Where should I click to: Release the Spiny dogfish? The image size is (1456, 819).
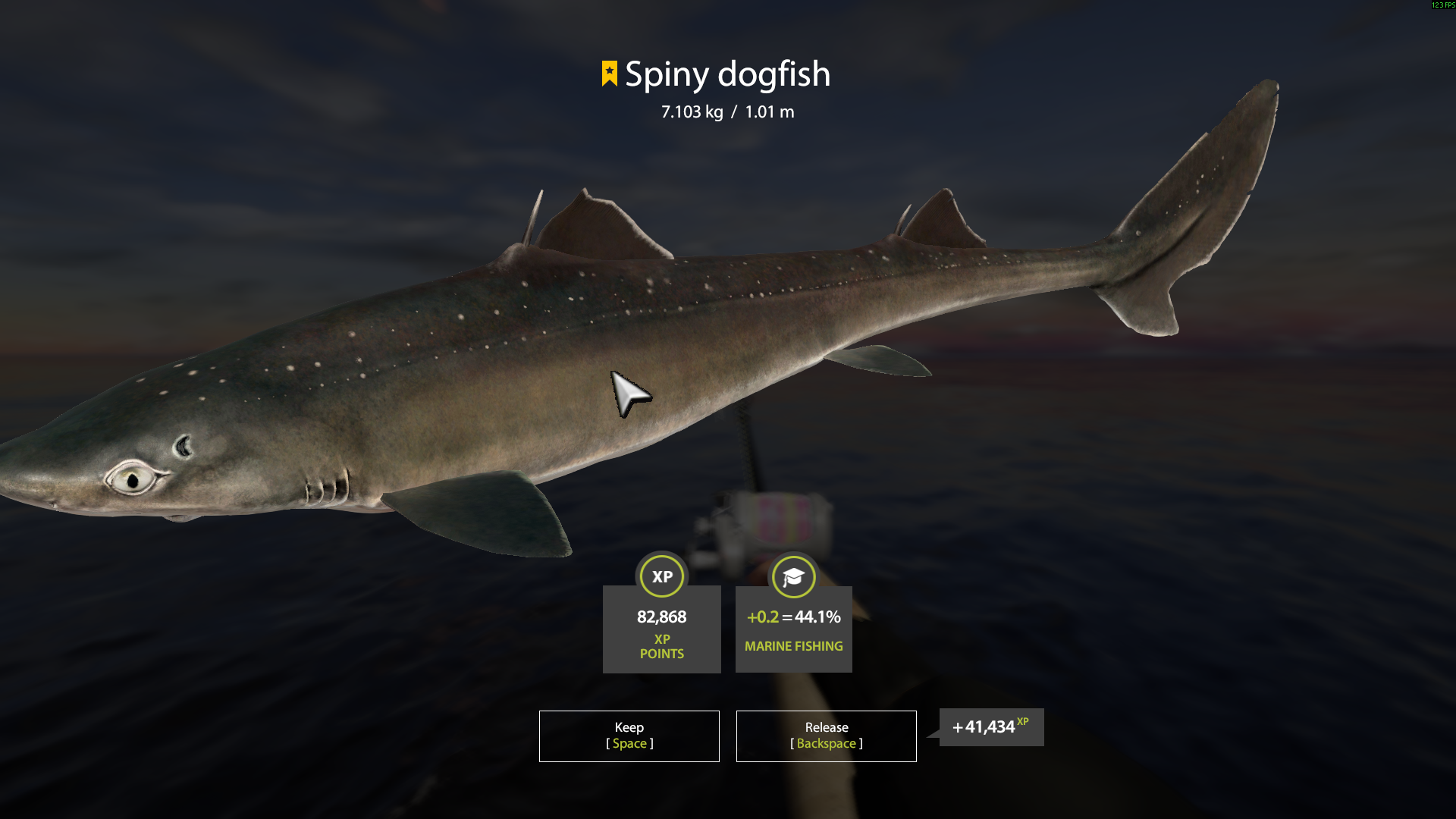point(826,736)
